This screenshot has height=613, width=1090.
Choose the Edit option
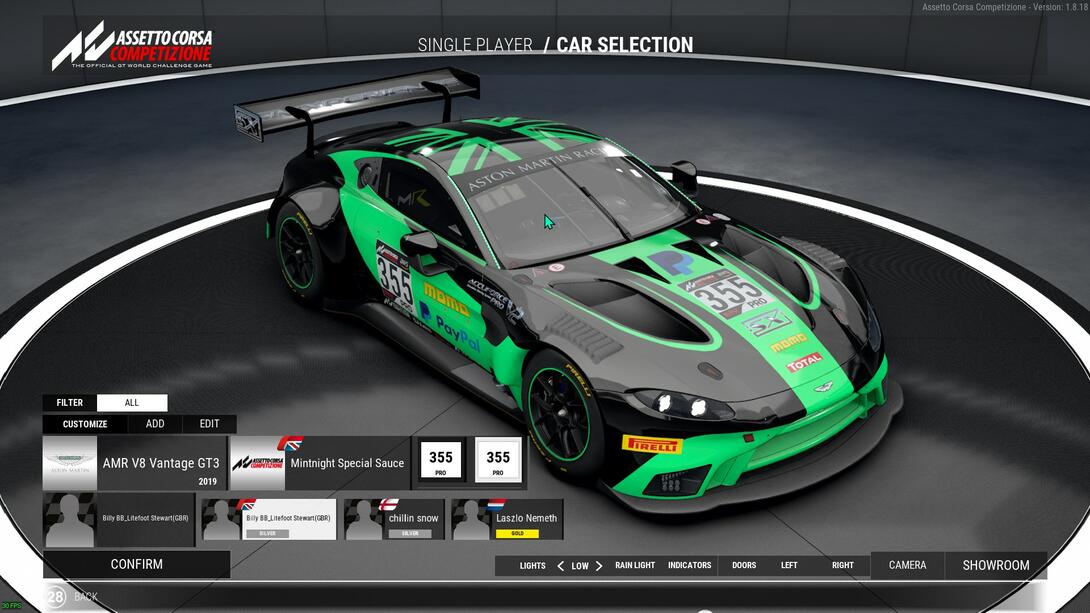209,424
